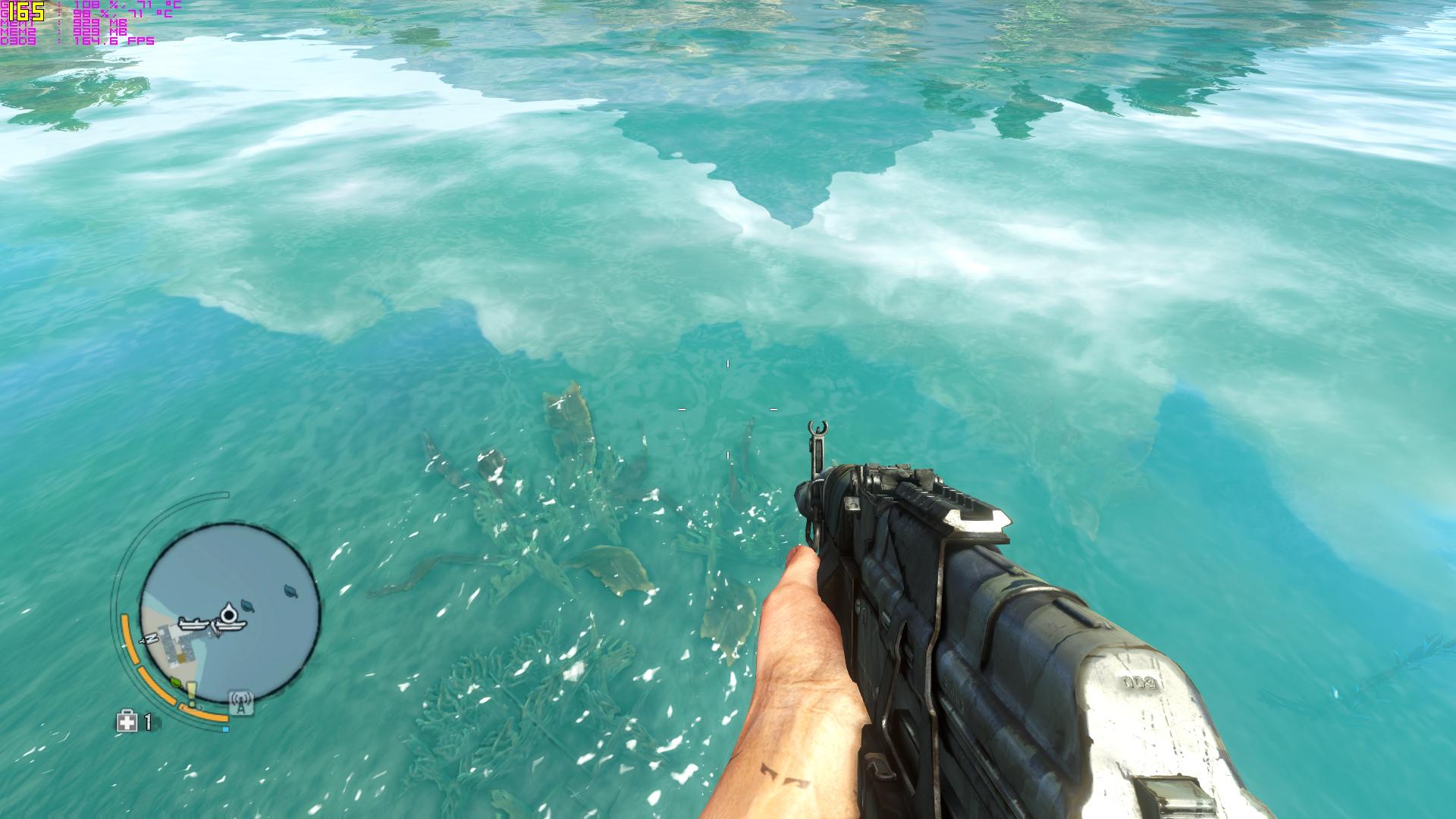Click the circular minimap

(x=229, y=613)
